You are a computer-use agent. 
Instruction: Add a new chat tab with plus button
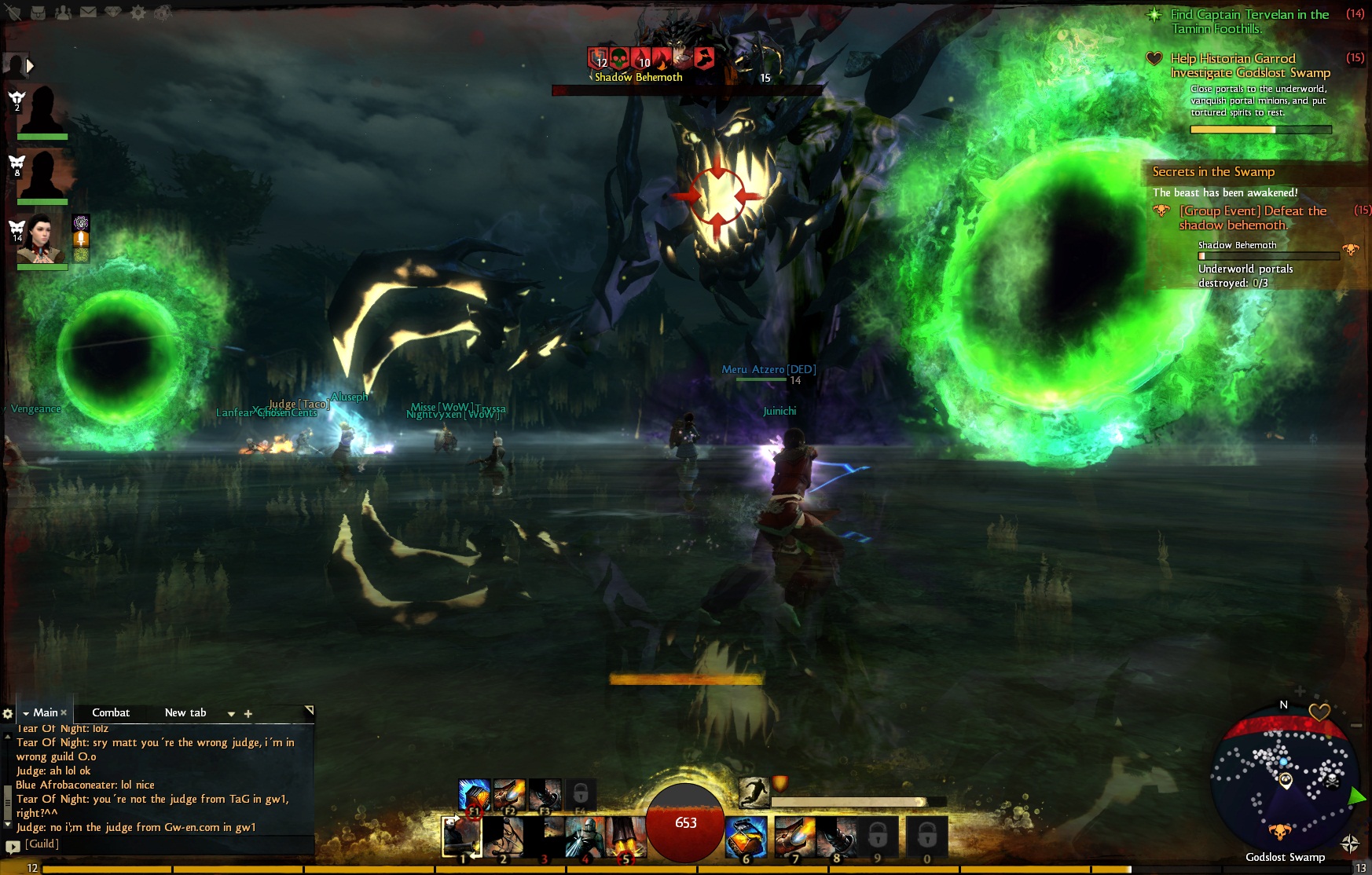coord(248,713)
